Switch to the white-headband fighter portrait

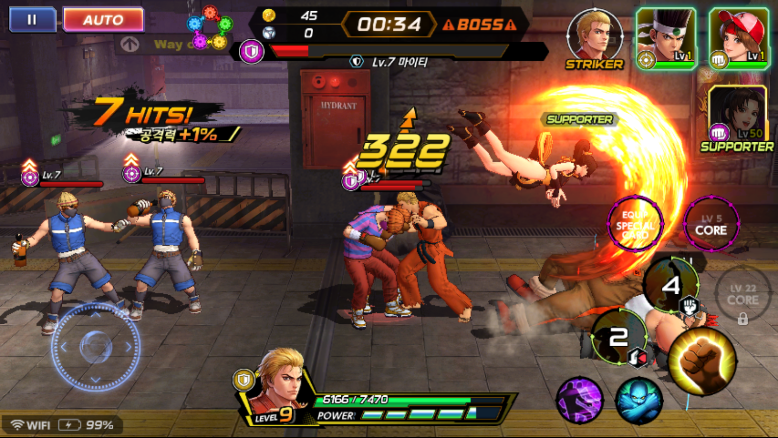pos(665,37)
